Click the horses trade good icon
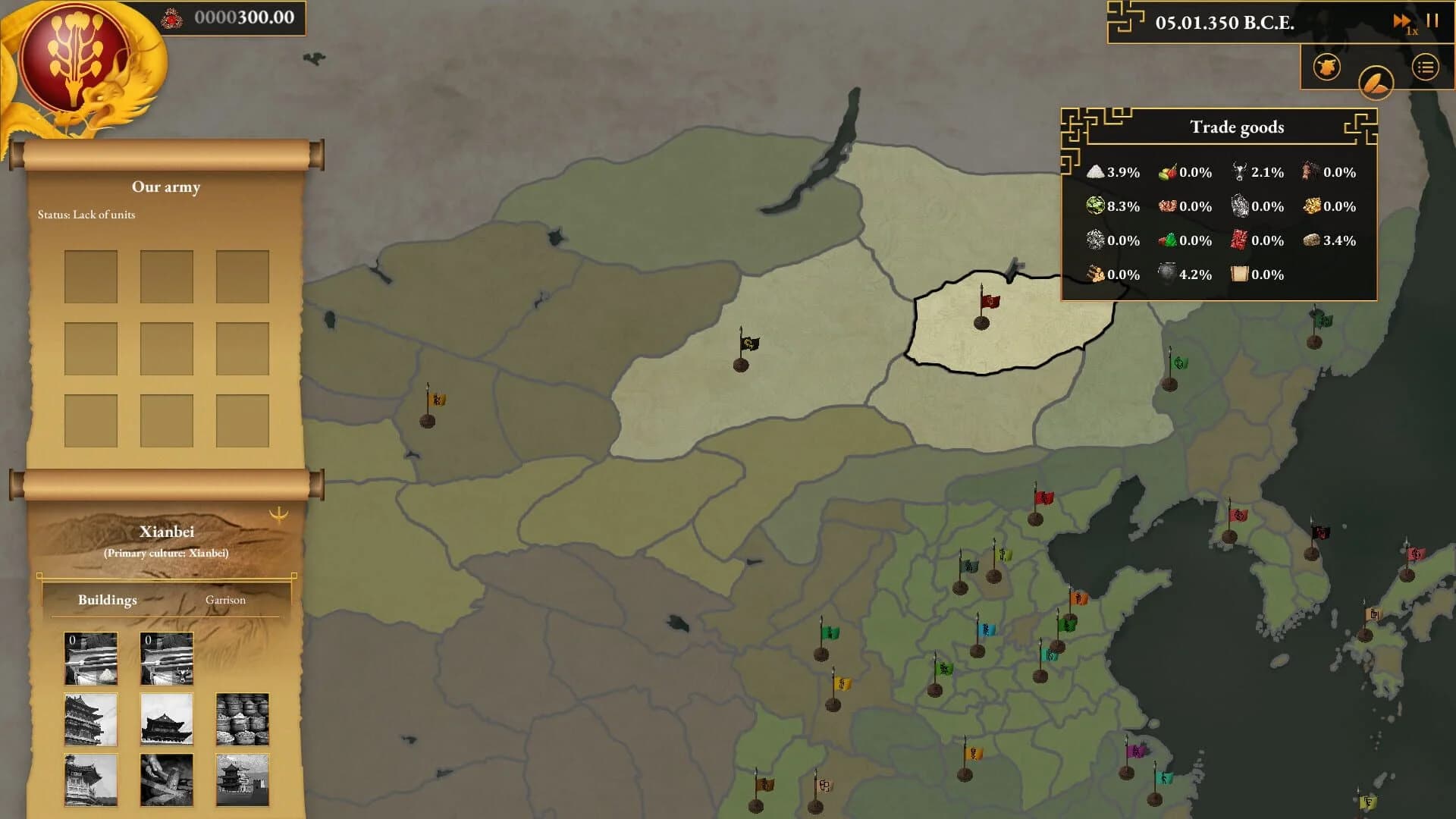The image size is (1456, 819). click(1307, 172)
